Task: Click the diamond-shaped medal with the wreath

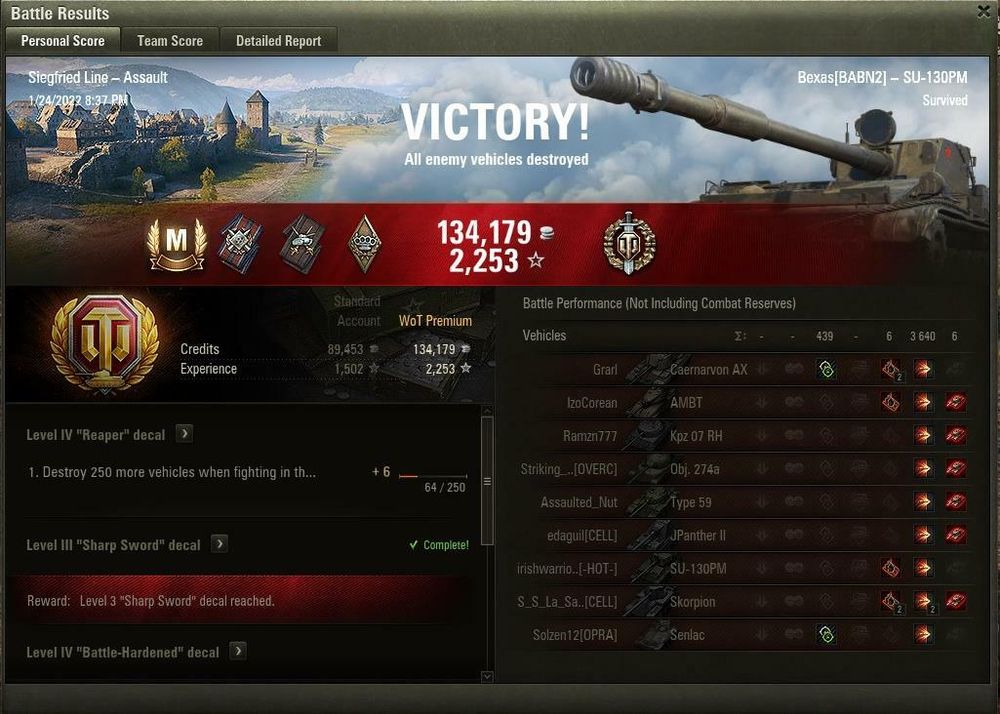Action: click(364, 244)
